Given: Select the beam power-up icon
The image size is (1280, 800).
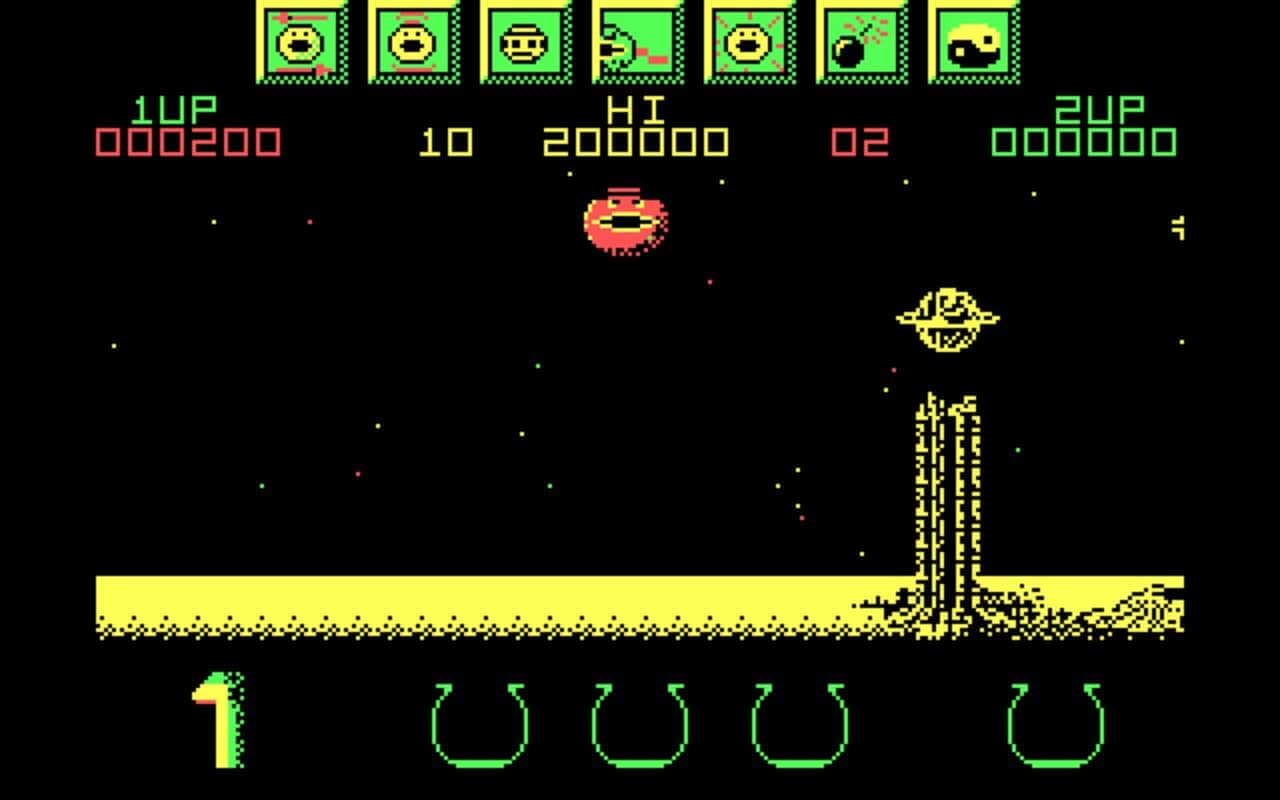Looking at the screenshot, I should [x=638, y=43].
